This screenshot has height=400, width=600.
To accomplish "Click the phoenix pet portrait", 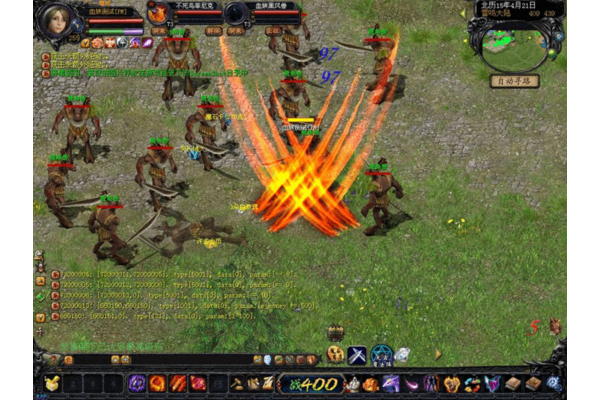I will tap(158, 13).
